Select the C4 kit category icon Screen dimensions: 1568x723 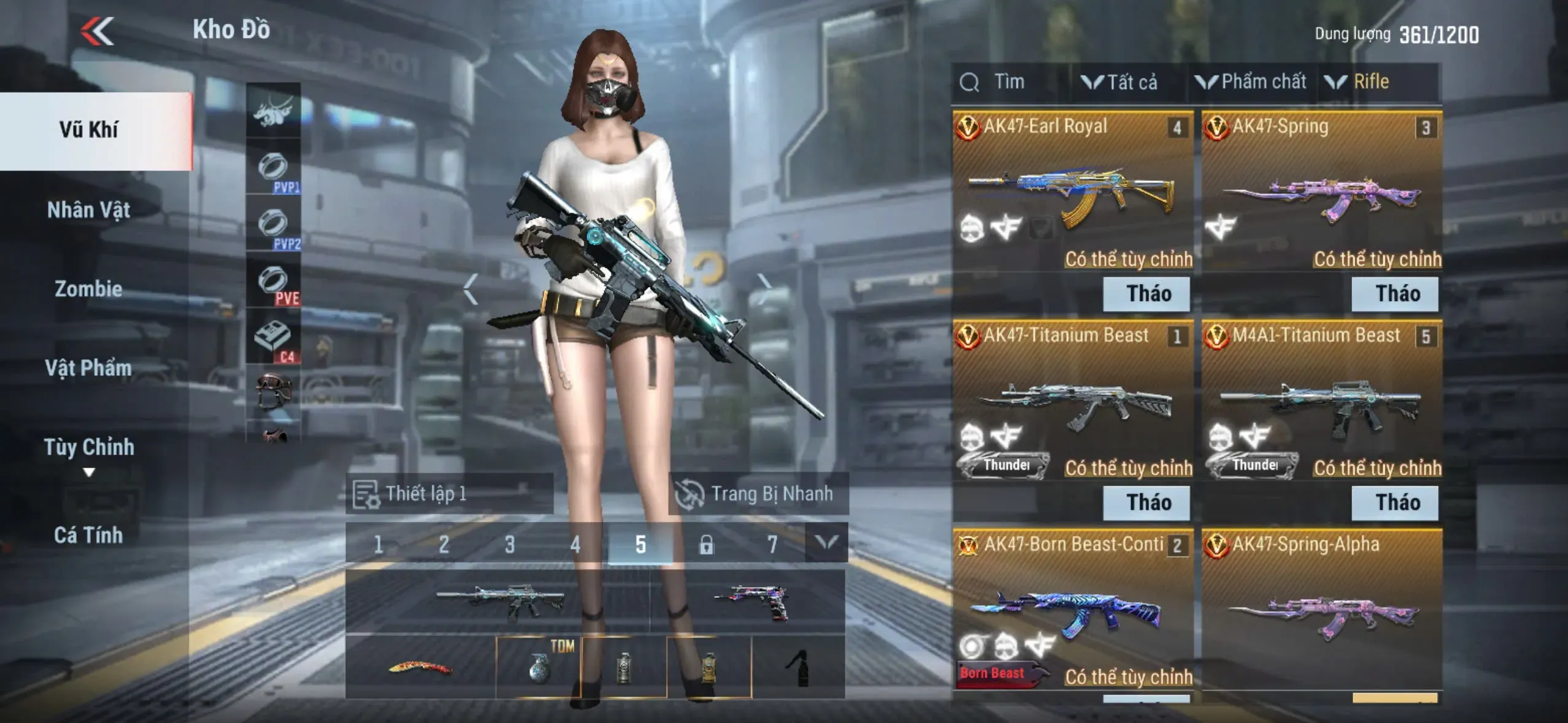tap(274, 339)
